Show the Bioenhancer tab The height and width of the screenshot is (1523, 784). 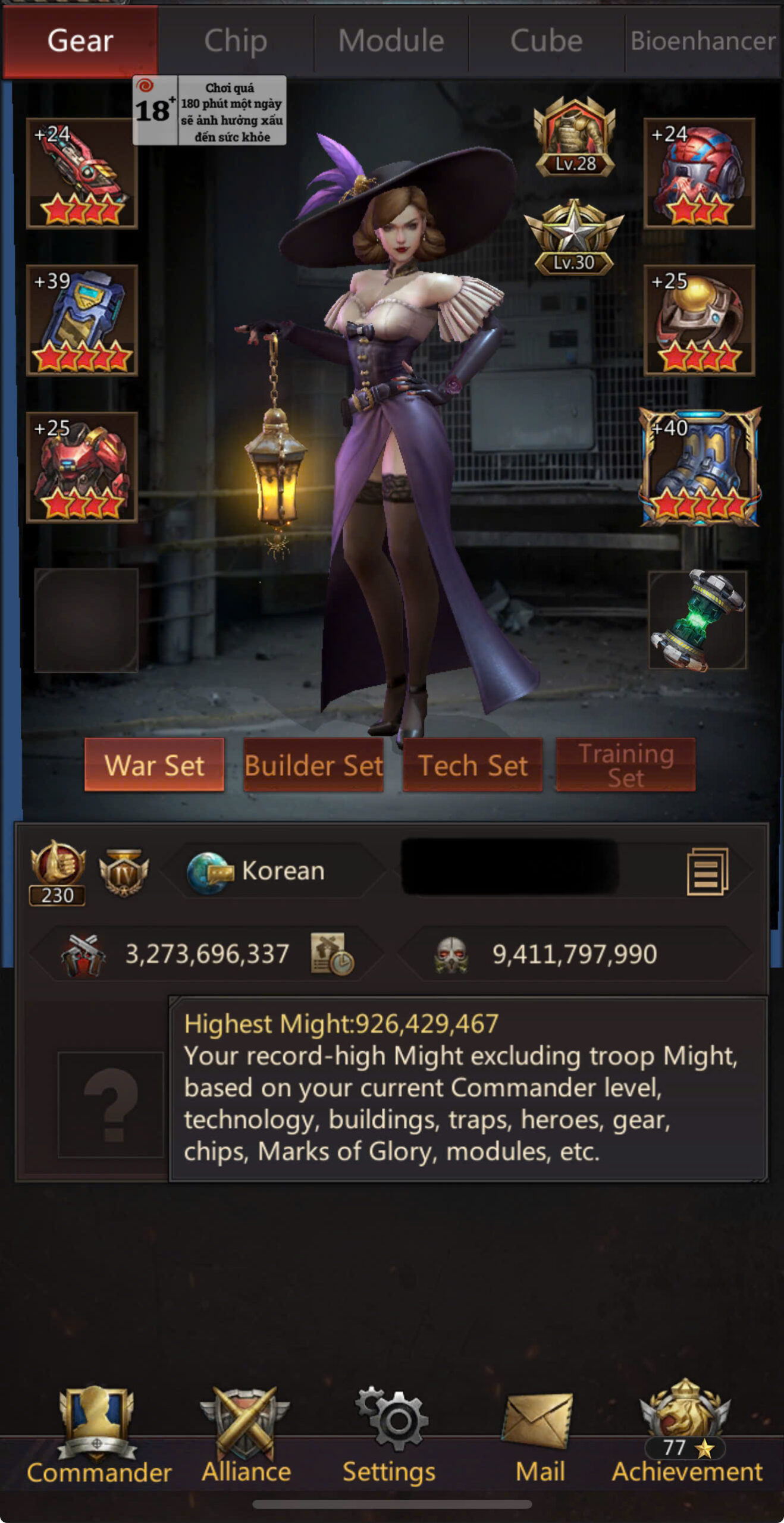[x=703, y=41]
